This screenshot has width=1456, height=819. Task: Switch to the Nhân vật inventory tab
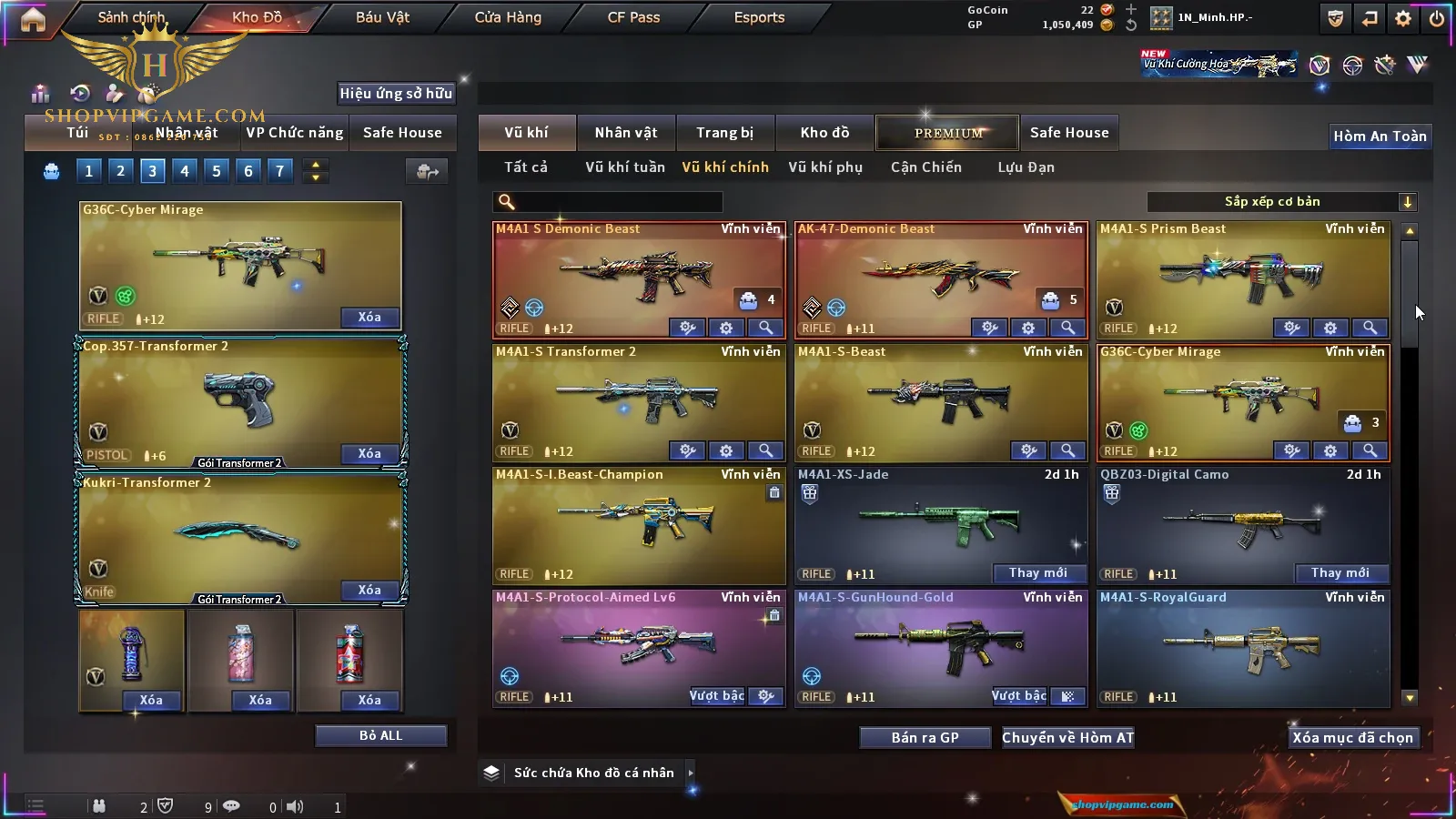[x=626, y=133]
